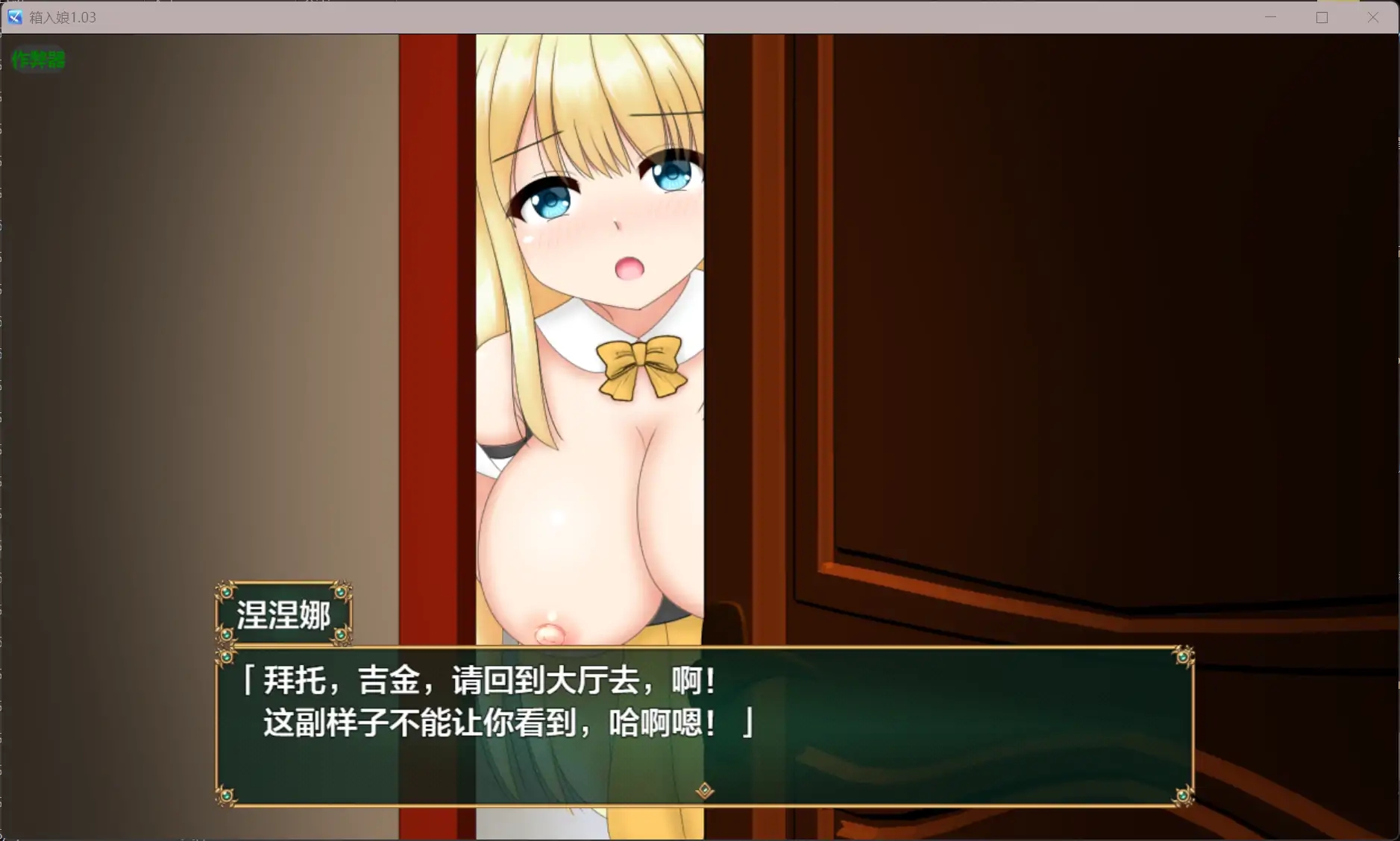Click the title bar text 箱入娘1.03
This screenshot has height=841, width=1400.
[63, 16]
